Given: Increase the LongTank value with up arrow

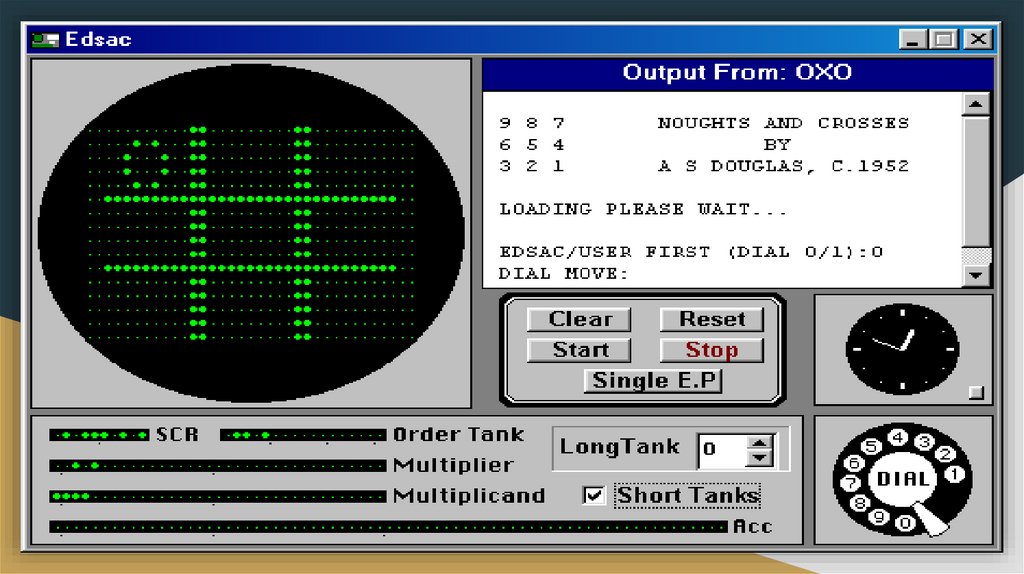Looking at the screenshot, I should pyautogui.click(x=761, y=443).
